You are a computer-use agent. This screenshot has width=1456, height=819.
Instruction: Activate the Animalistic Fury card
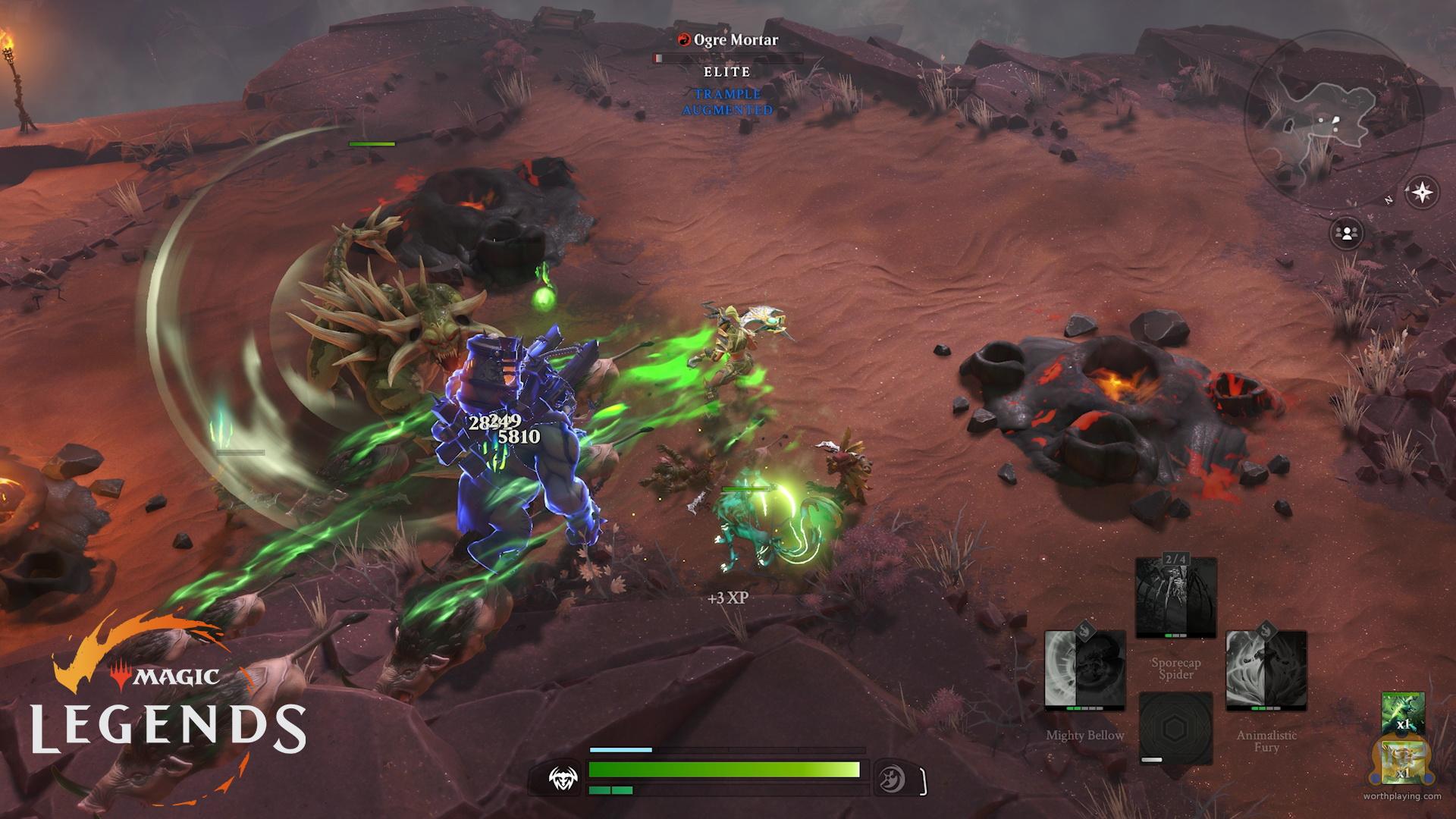point(1266,671)
